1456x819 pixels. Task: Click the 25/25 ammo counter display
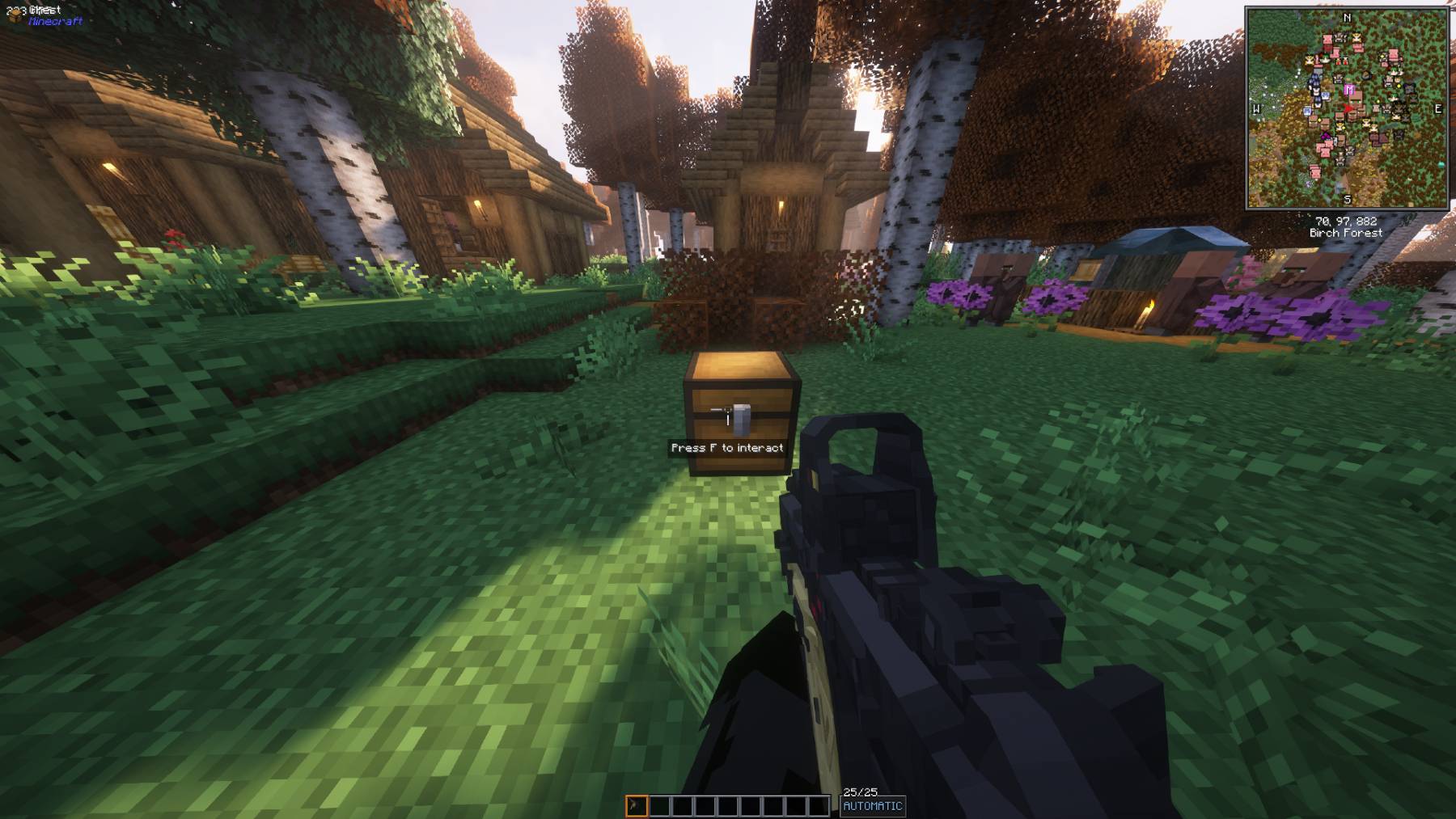coord(862,790)
